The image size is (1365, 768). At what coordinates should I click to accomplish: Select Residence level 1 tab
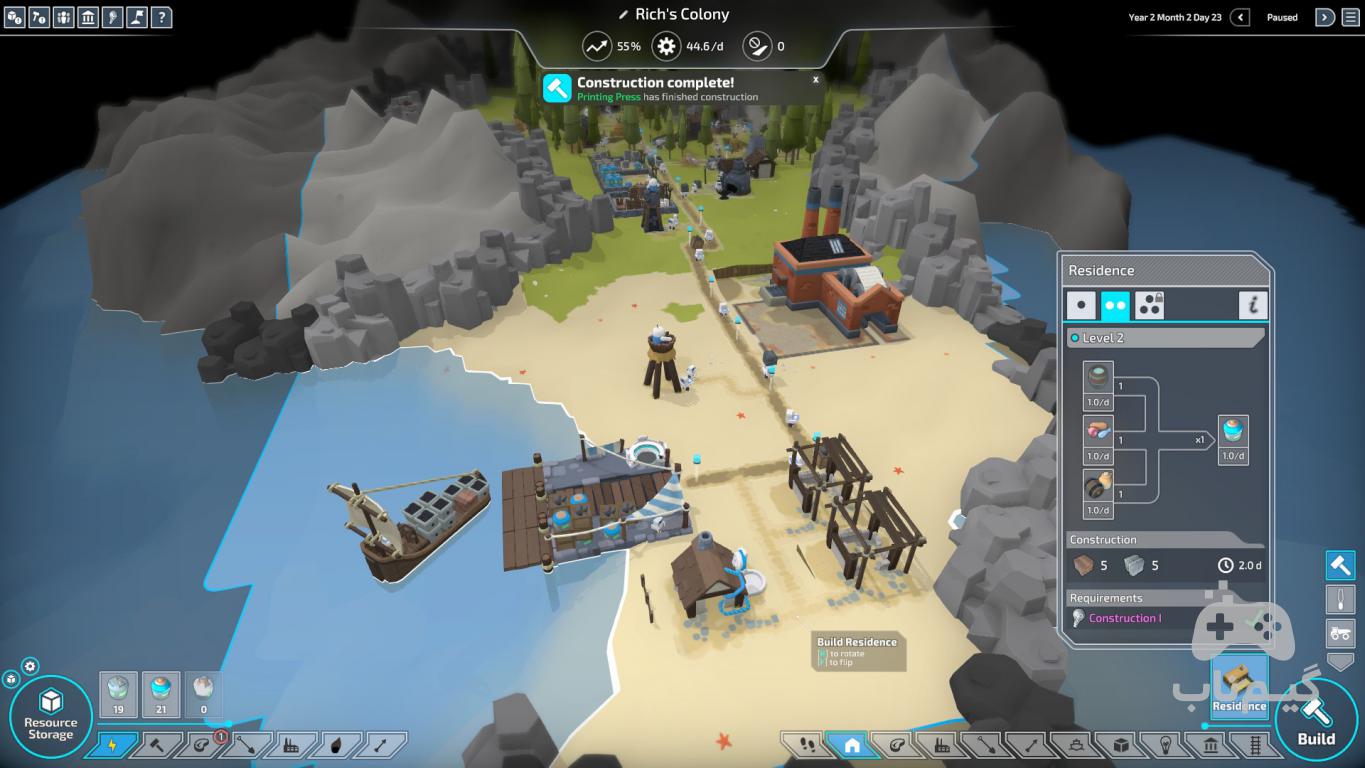tap(1081, 305)
